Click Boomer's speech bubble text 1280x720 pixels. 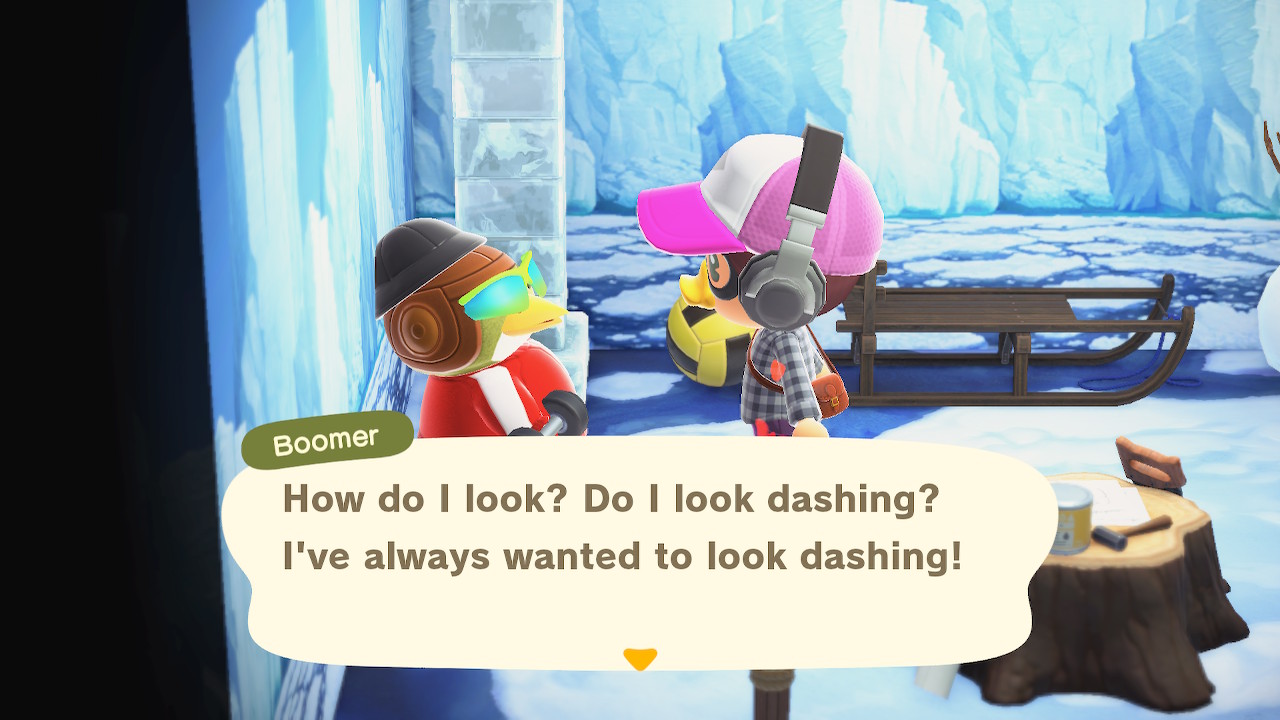click(621, 528)
